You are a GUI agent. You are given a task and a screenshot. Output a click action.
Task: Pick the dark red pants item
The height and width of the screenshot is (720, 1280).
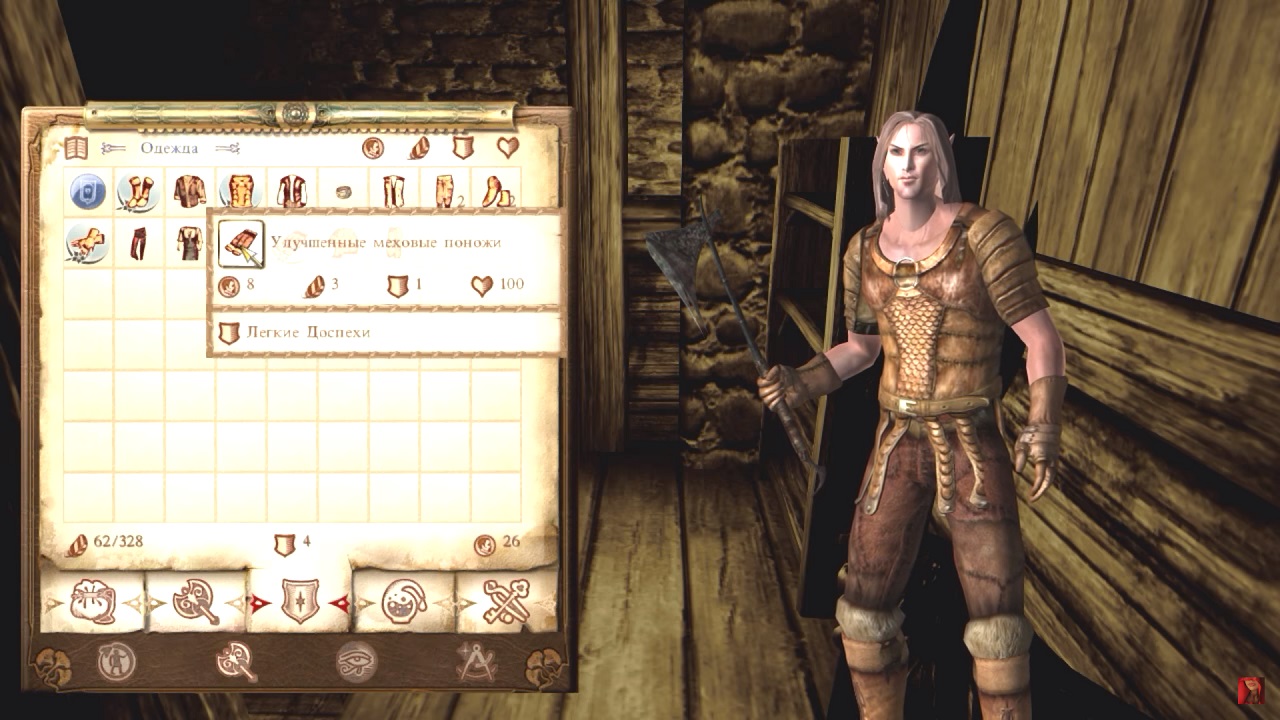[139, 243]
